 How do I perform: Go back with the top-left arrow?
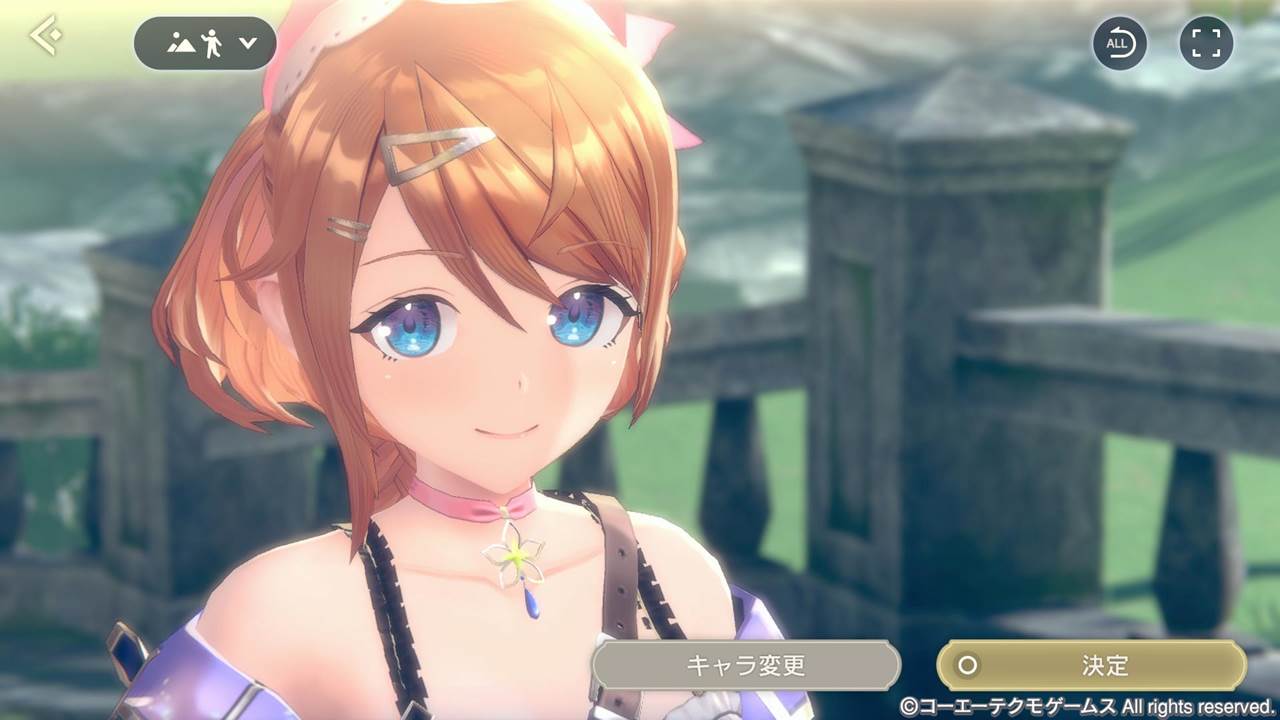click(x=45, y=37)
